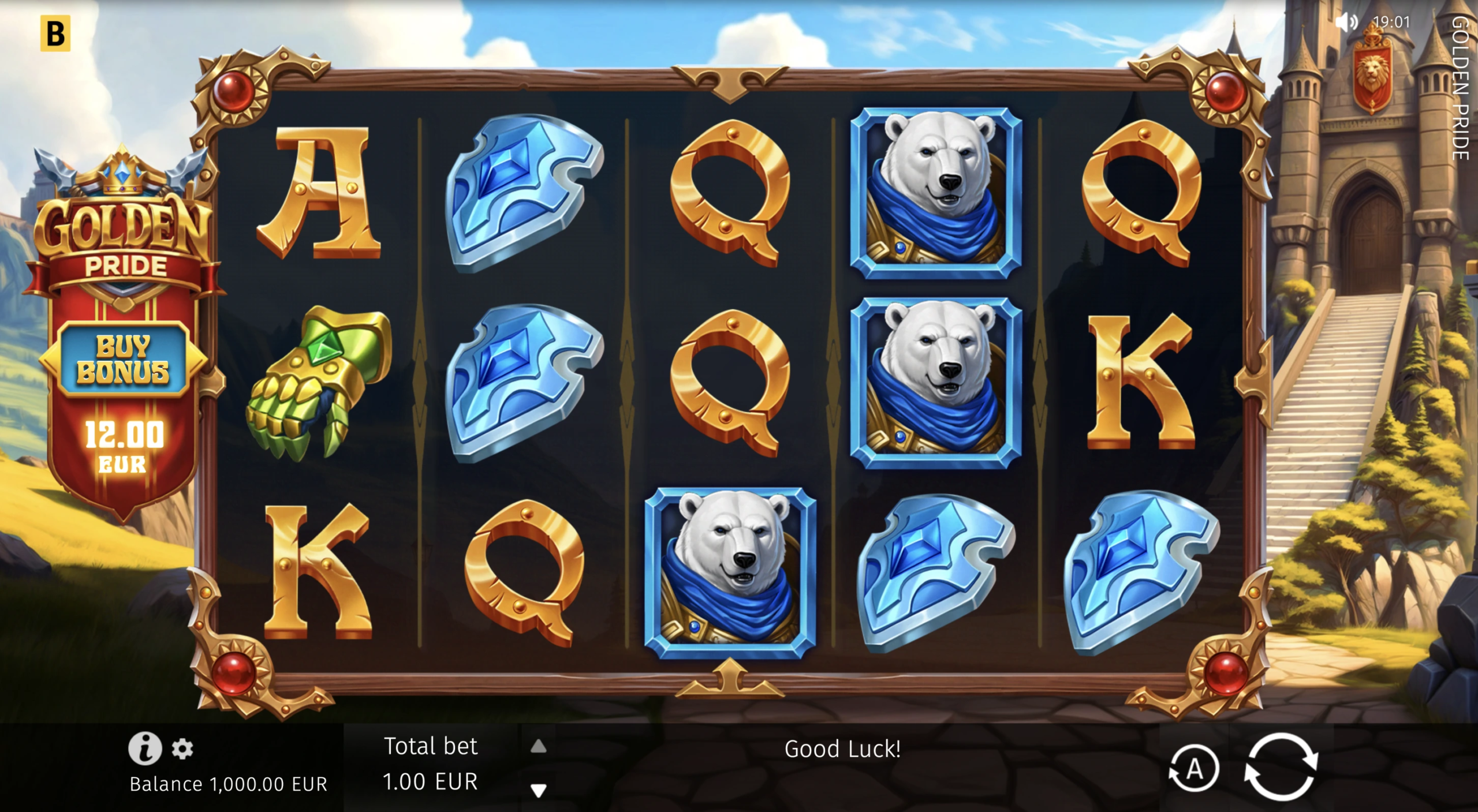Image resolution: width=1478 pixels, height=812 pixels.
Task: Click the yellow B logo
Action: tap(55, 33)
